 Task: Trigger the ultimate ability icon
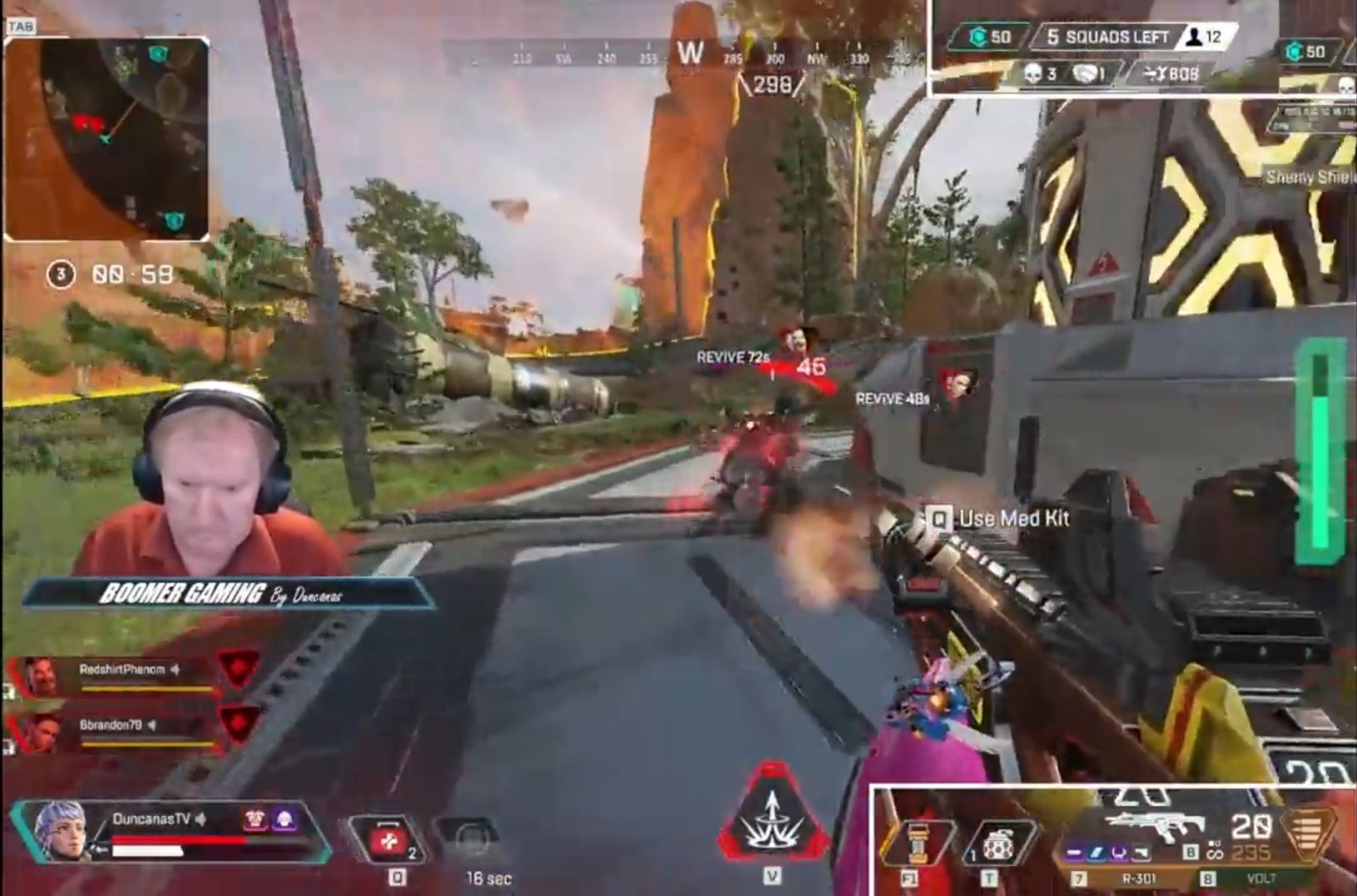coord(772,818)
